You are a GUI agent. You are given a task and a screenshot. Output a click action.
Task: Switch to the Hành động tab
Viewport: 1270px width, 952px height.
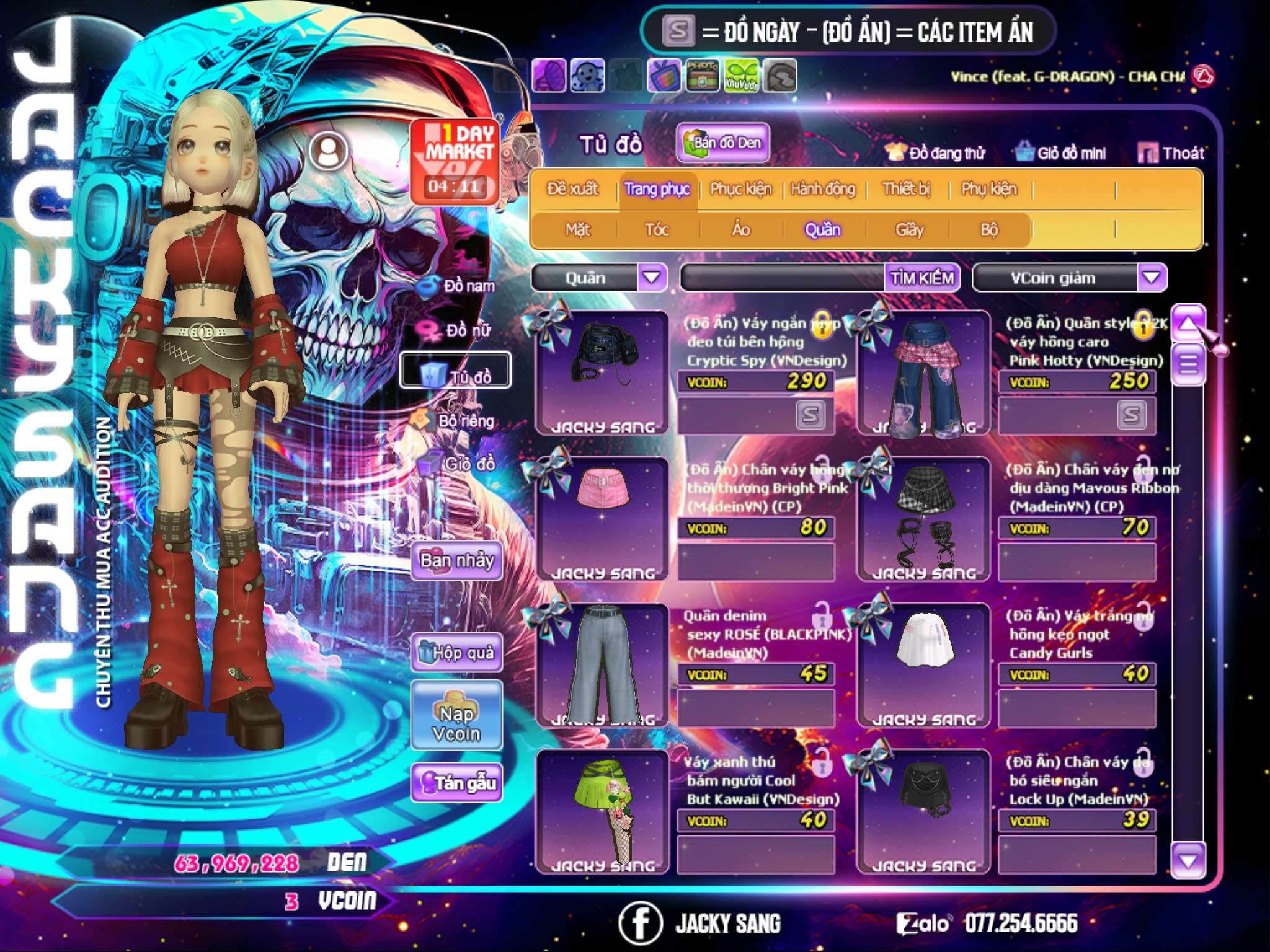[x=822, y=189]
